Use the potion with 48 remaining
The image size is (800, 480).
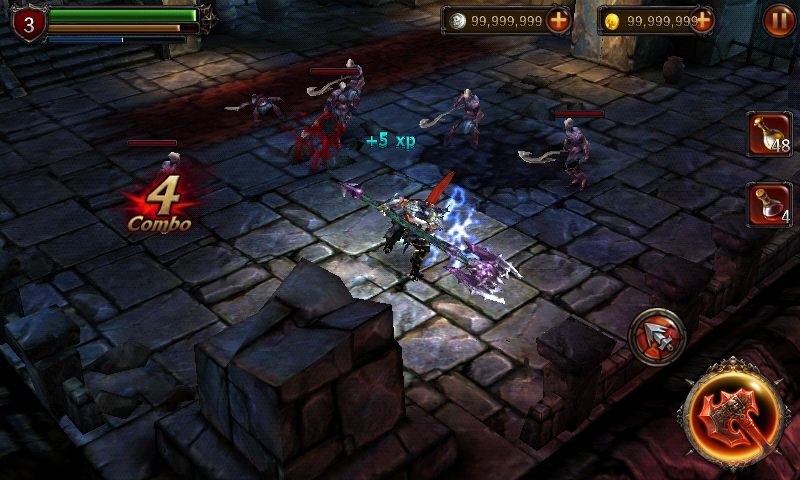(769, 134)
